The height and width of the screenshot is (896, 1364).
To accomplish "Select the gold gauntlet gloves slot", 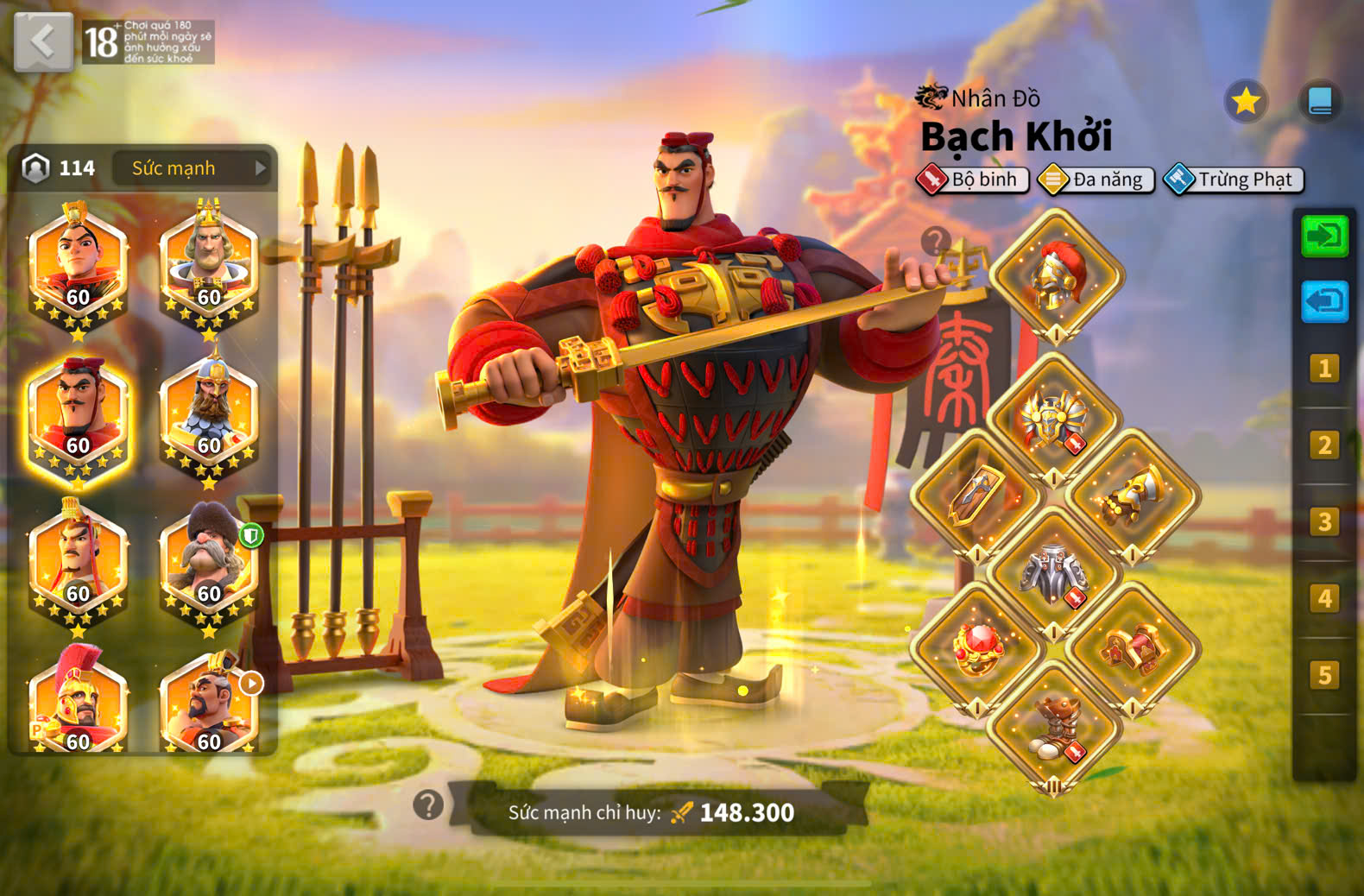I will [x=1133, y=498].
